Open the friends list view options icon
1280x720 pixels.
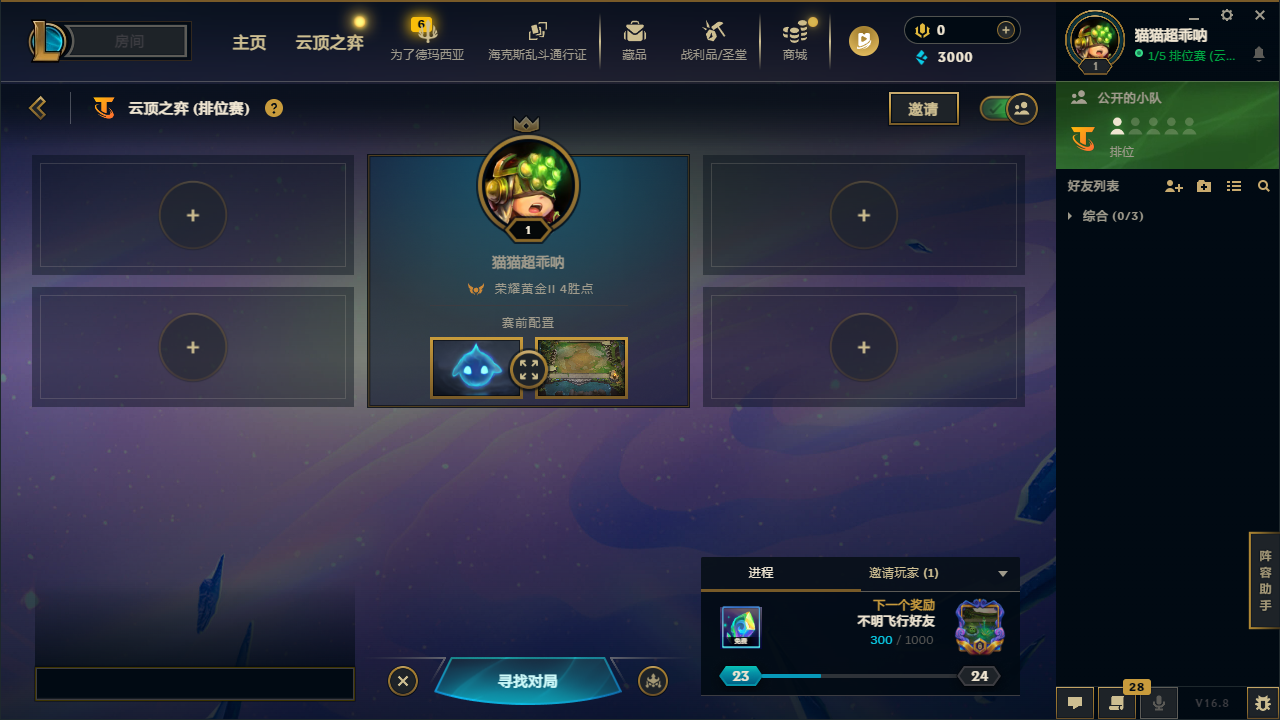click(1233, 186)
